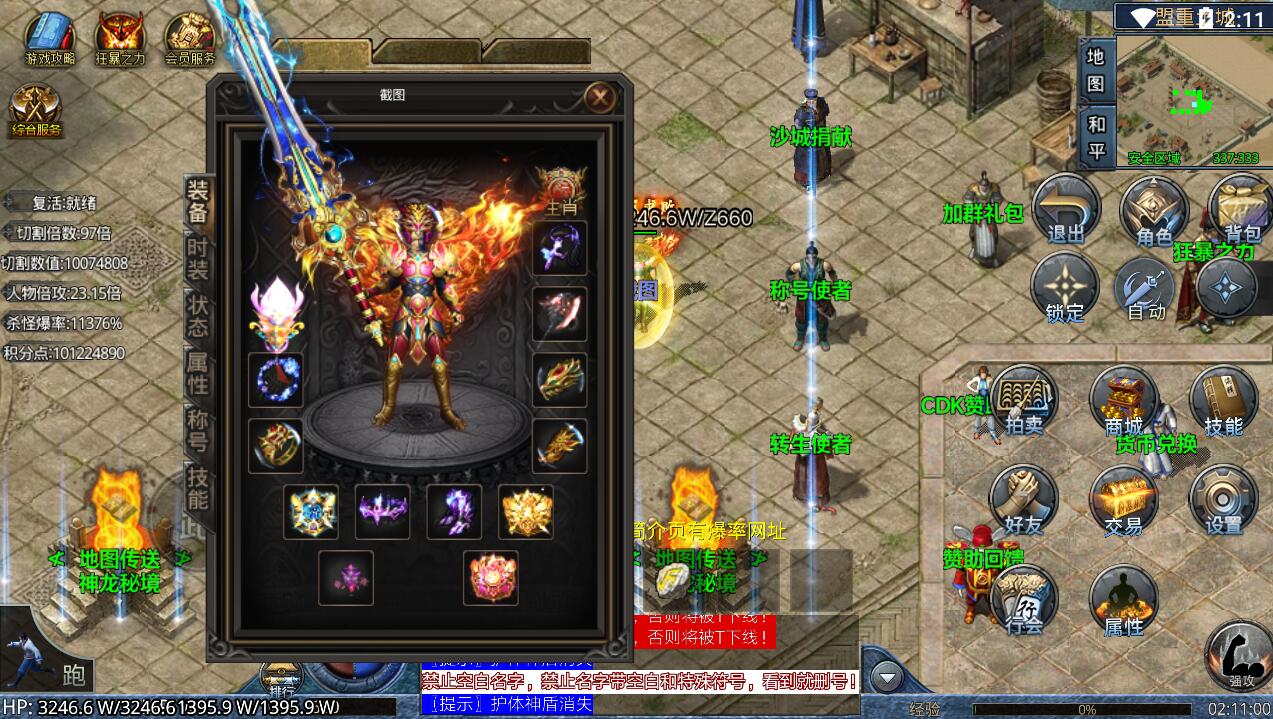This screenshot has width=1273, height=719.
Task: Open the 背包 backpack
Action: [x=1241, y=209]
